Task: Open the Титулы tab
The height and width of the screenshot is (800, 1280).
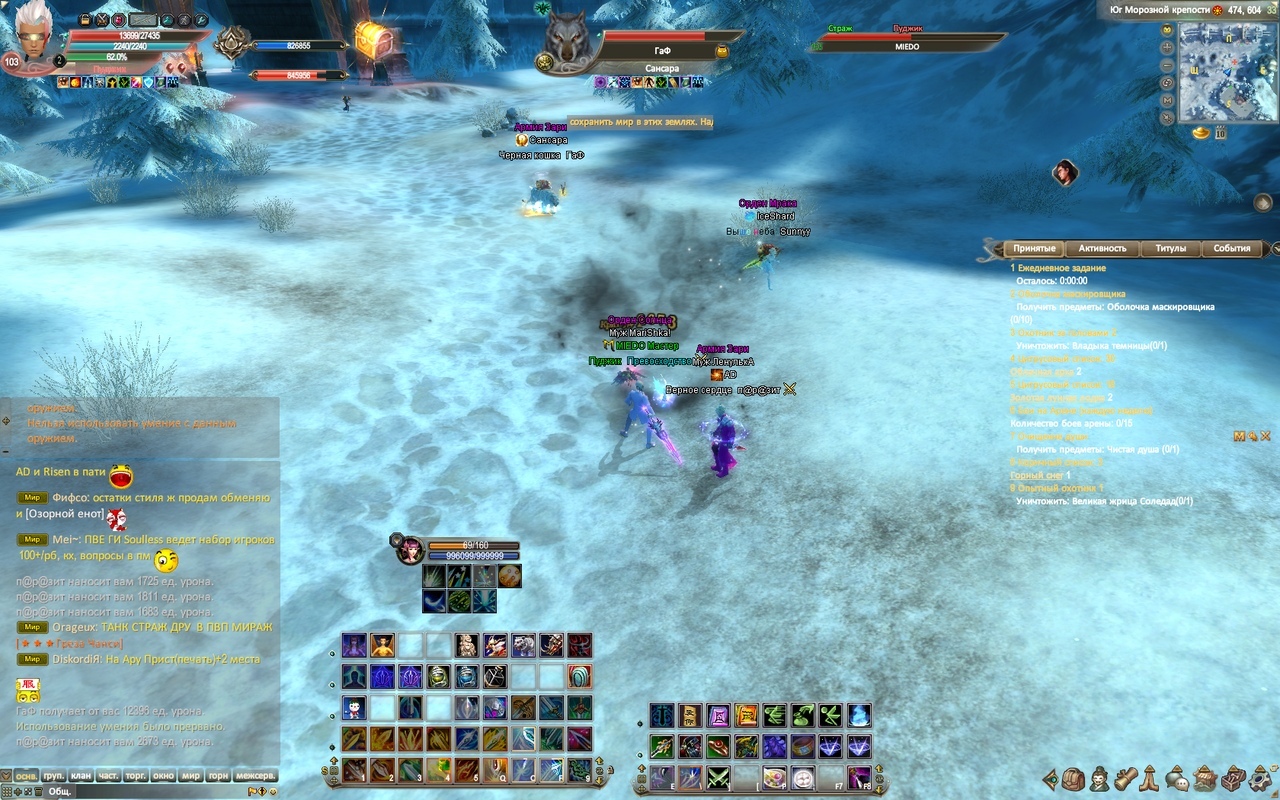Action: pos(1170,248)
